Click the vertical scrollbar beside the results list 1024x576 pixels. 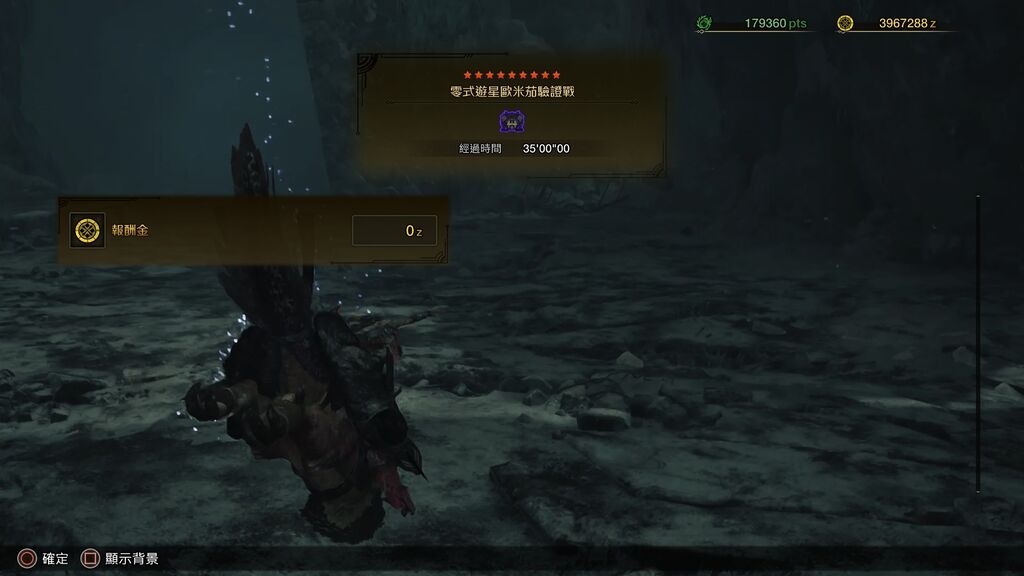pos(978,344)
